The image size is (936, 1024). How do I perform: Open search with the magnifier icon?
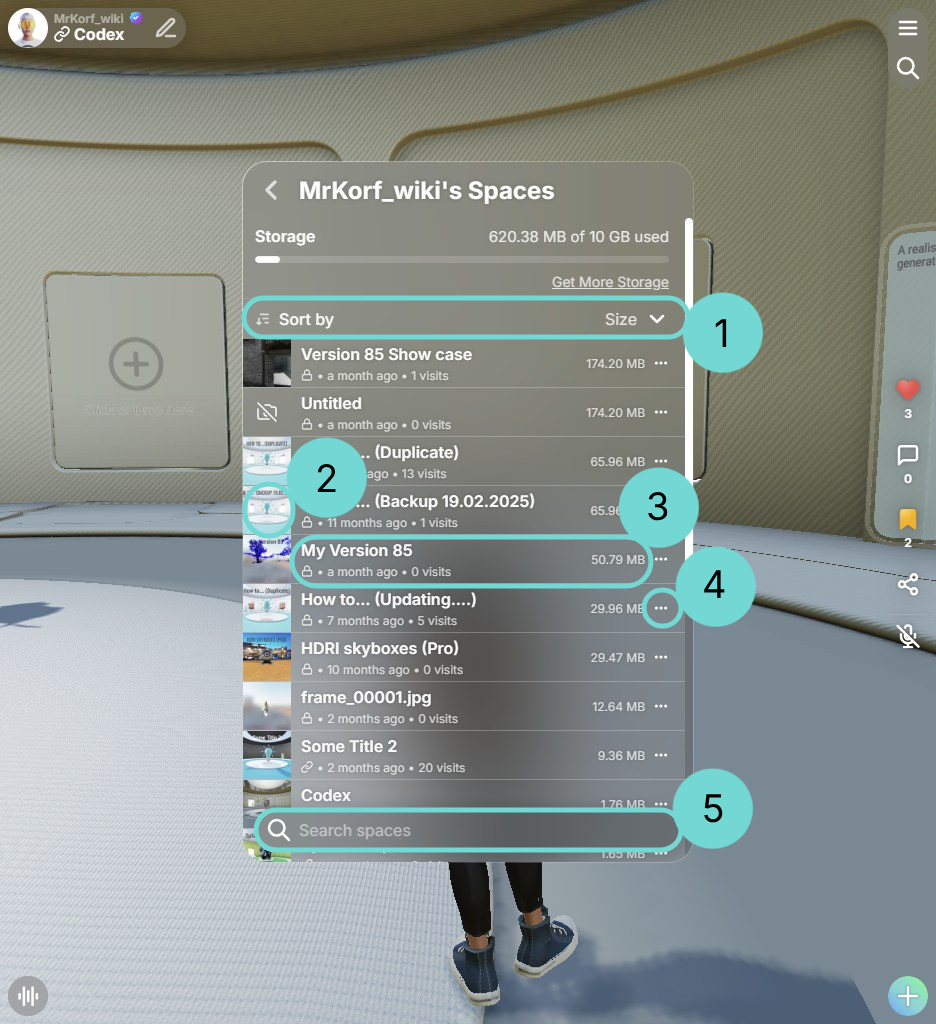pos(908,68)
